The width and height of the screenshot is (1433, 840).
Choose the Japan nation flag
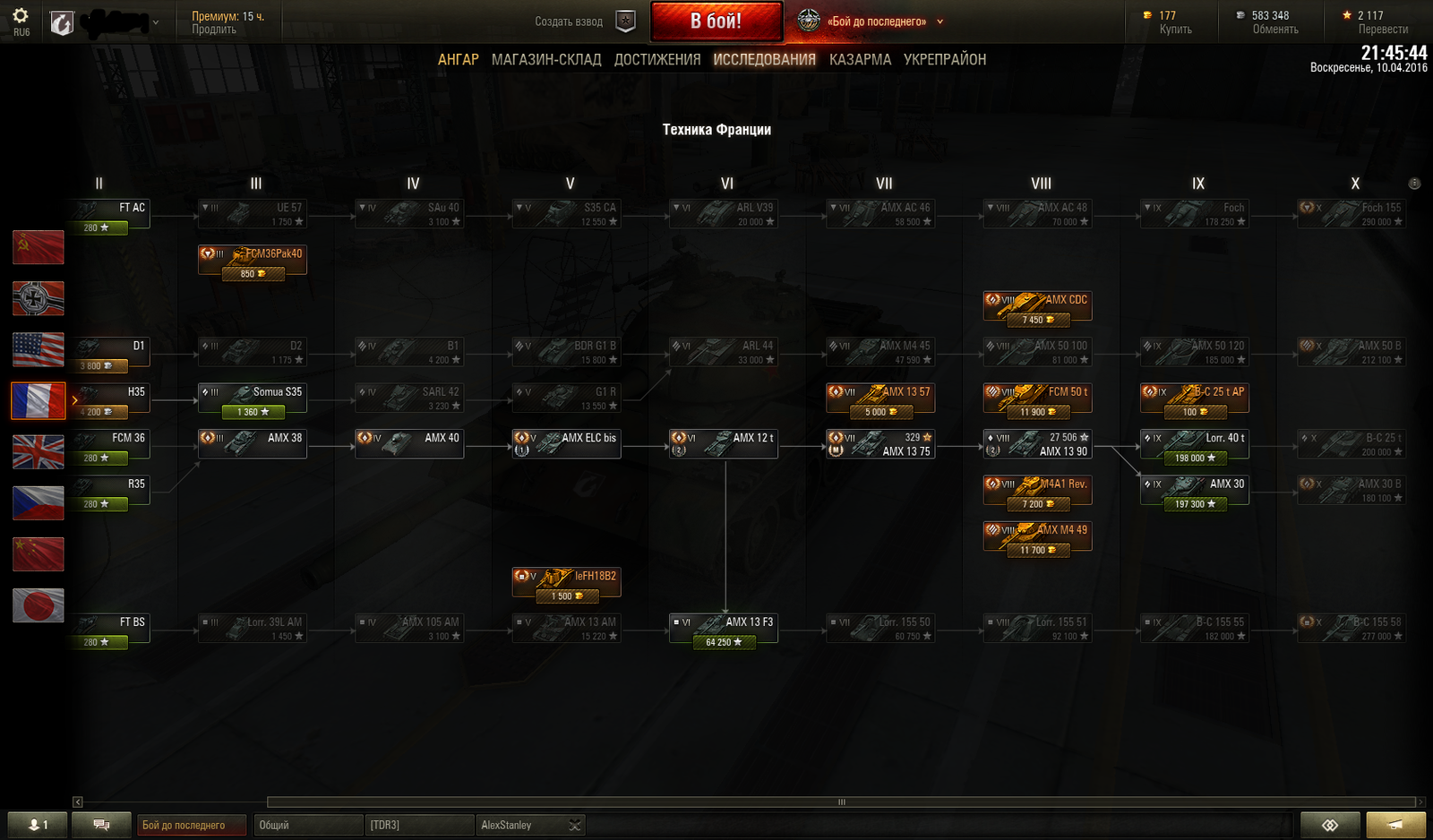(39, 605)
